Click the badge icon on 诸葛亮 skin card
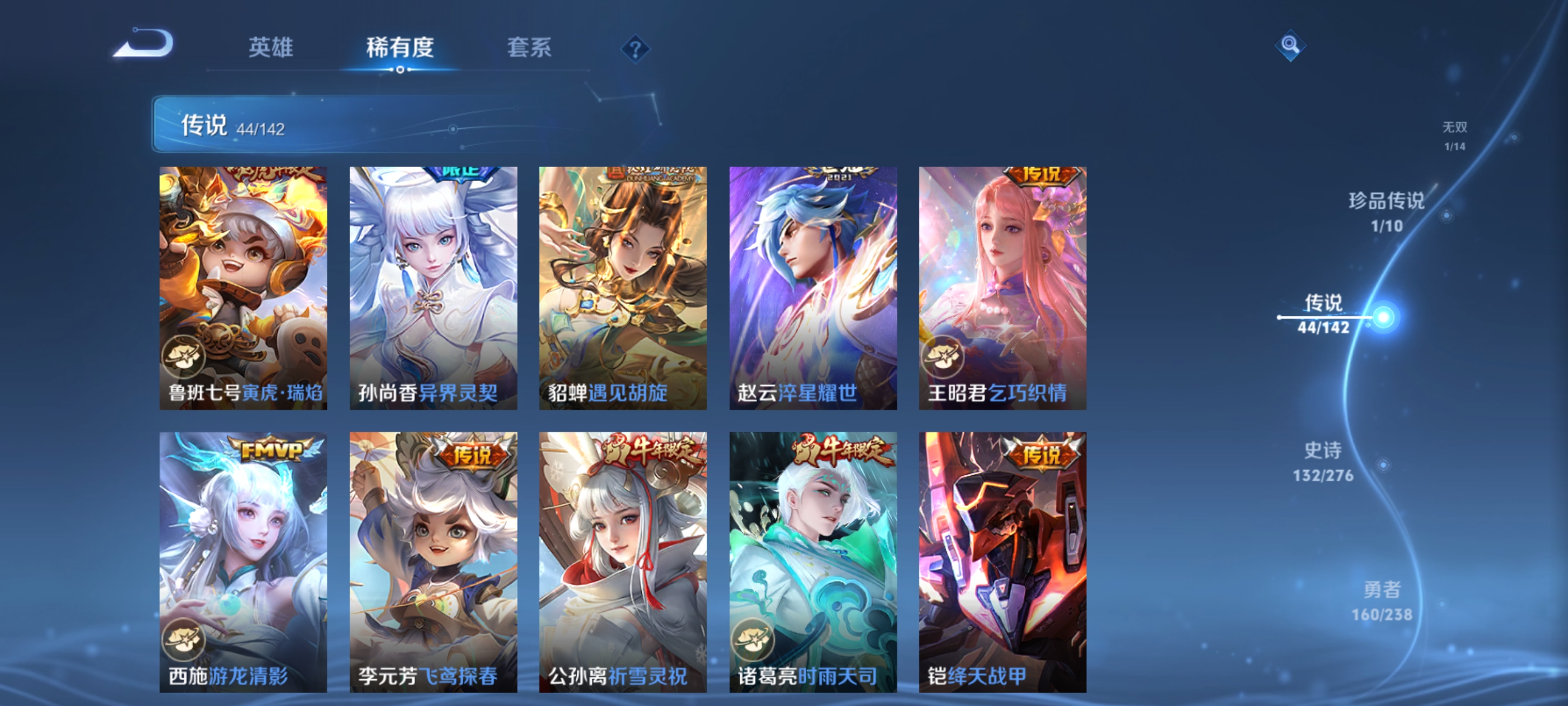Image resolution: width=1568 pixels, height=706 pixels. pyautogui.click(x=753, y=640)
